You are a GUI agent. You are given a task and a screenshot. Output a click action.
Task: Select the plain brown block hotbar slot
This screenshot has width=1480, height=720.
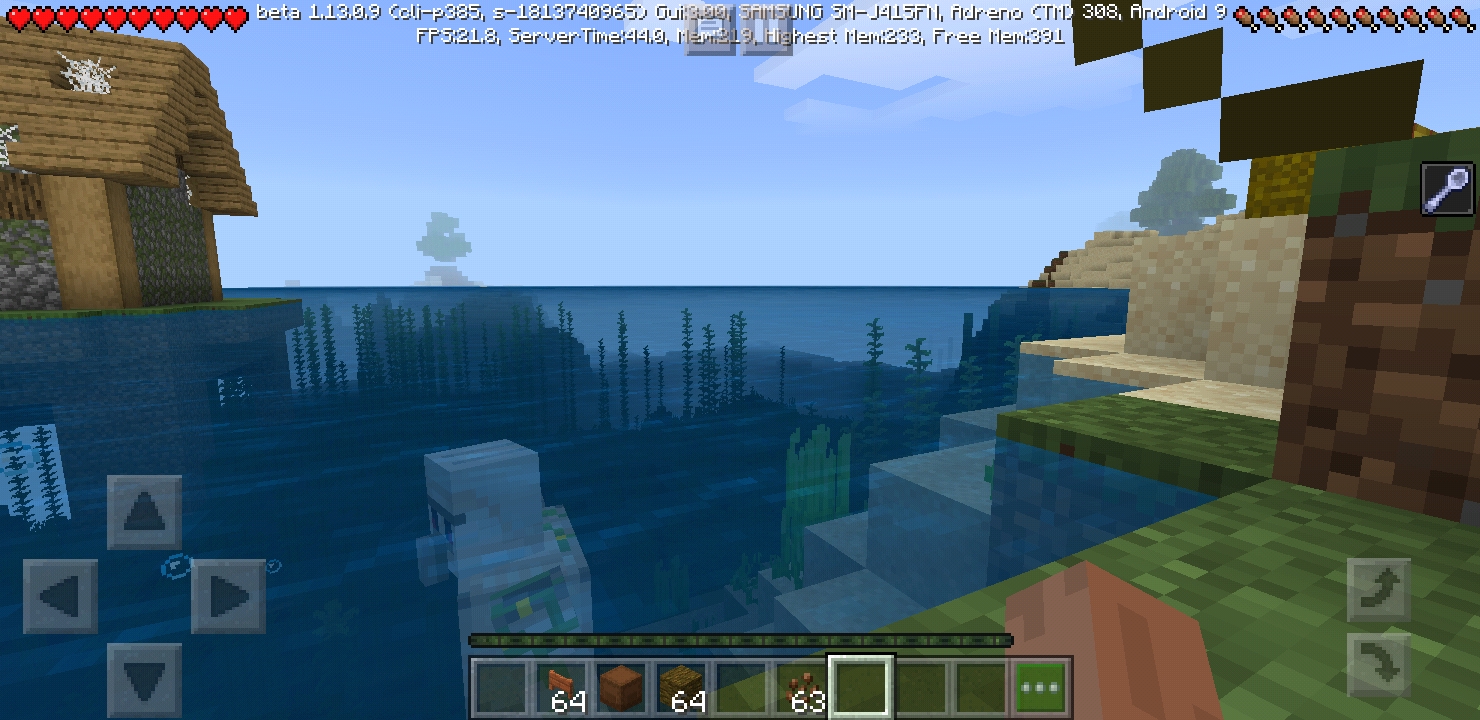pos(621,688)
